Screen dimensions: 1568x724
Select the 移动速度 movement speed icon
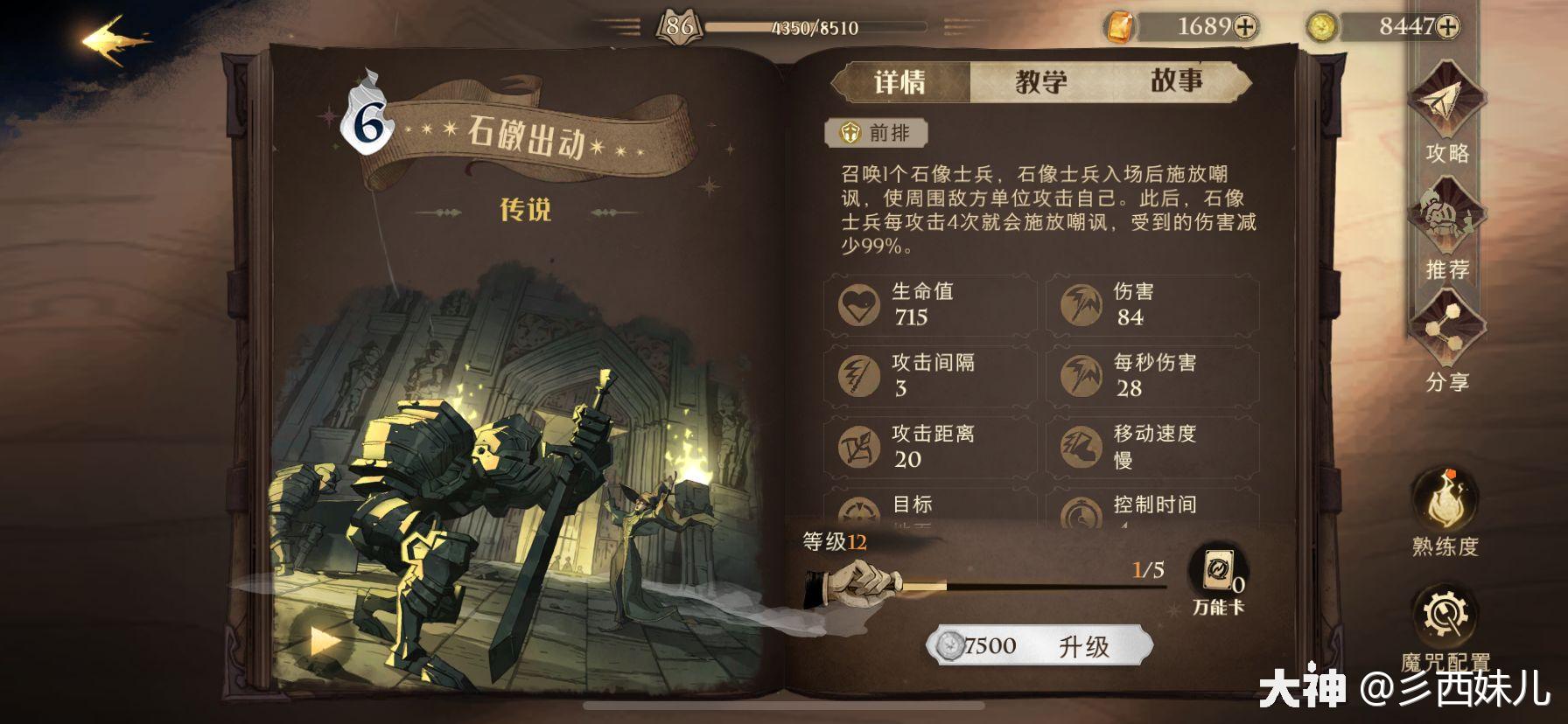coord(1082,446)
